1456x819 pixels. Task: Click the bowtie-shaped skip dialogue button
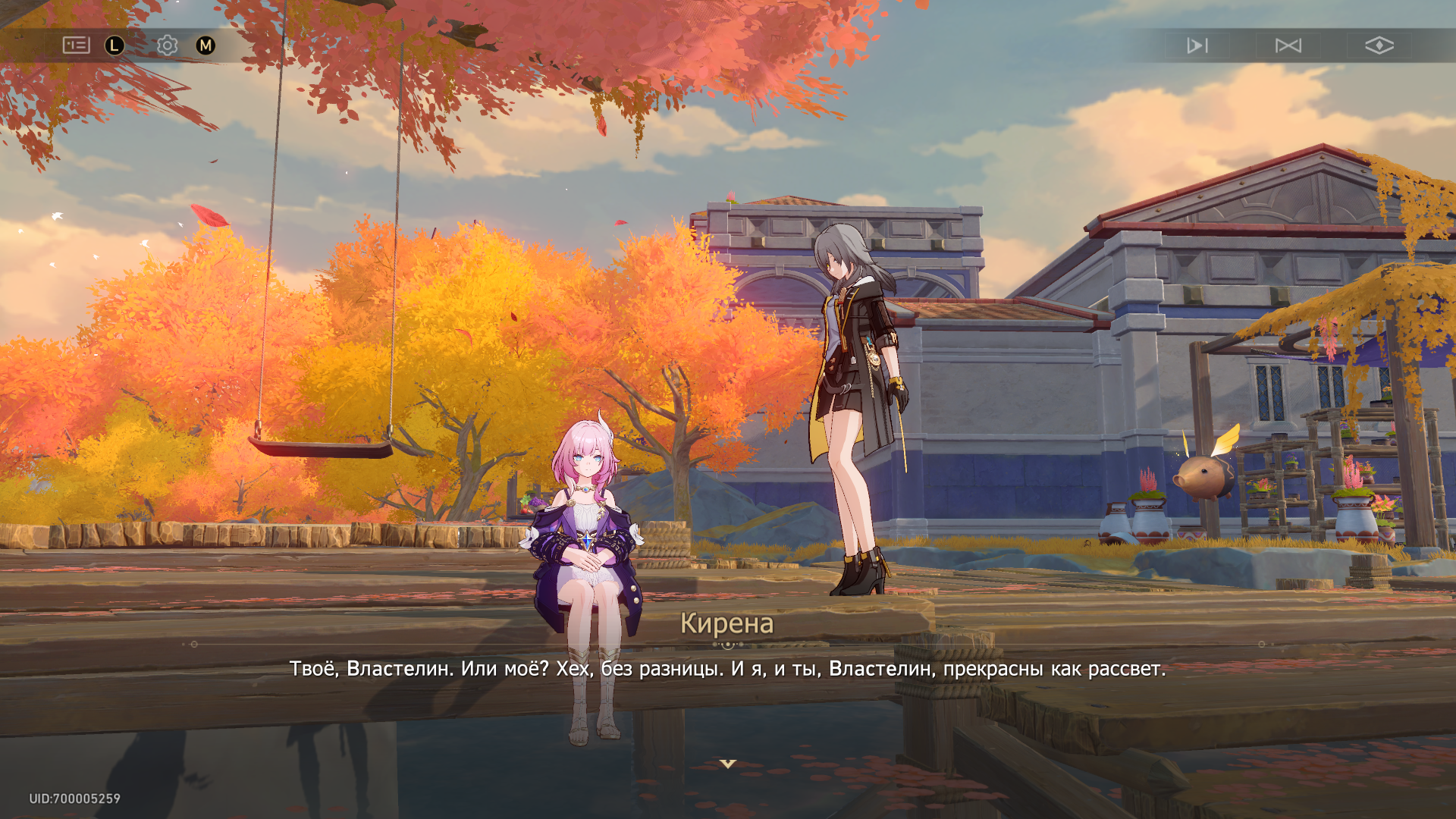coord(1288,45)
